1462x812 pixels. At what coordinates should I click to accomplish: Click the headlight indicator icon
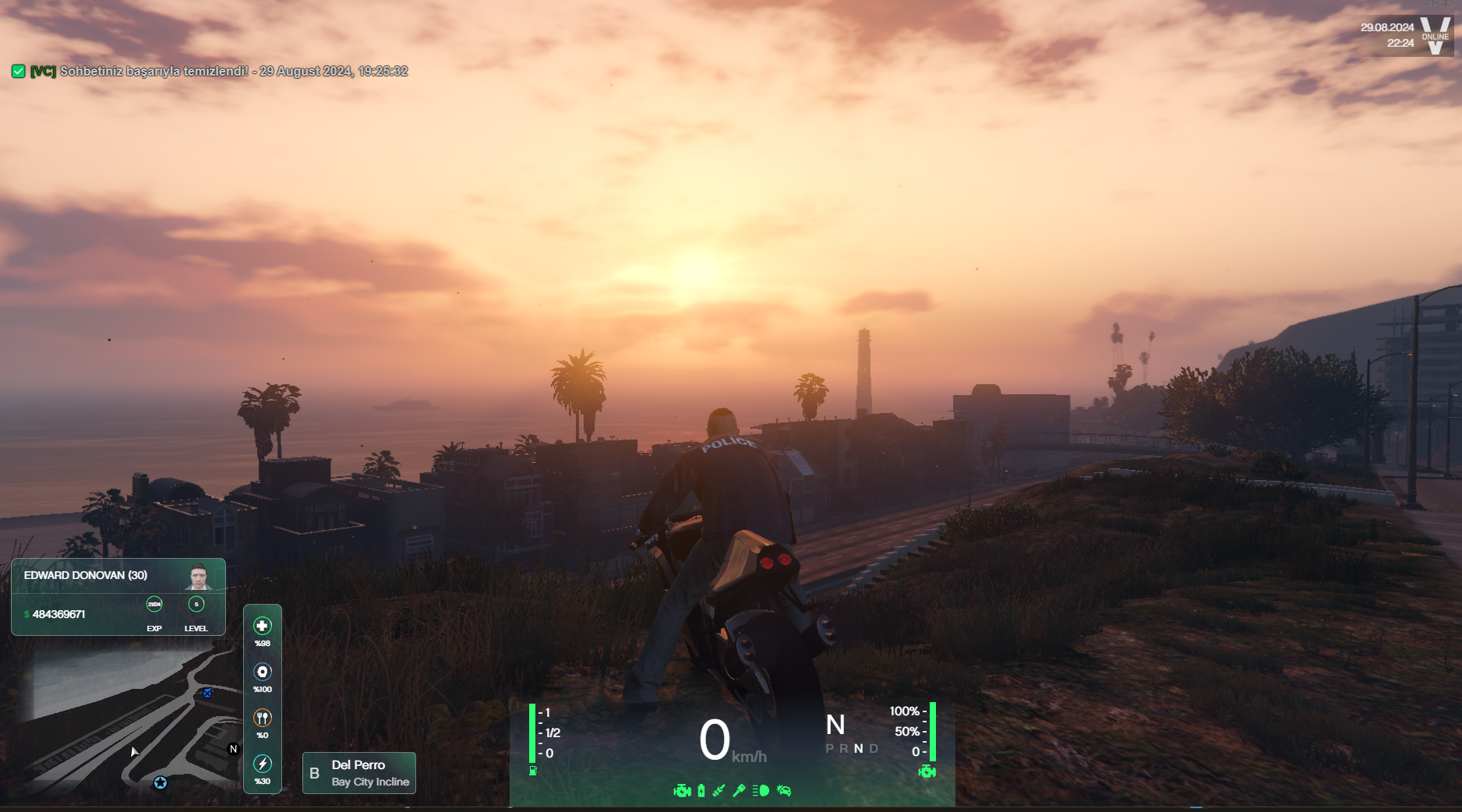coord(761,791)
